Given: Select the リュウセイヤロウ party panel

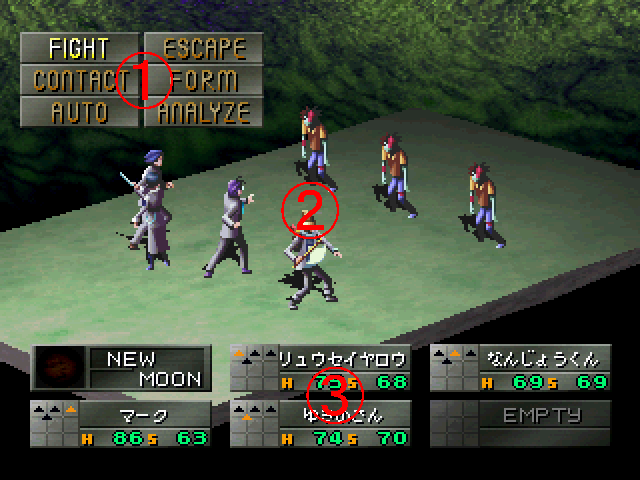Looking at the screenshot, I should tap(320, 368).
